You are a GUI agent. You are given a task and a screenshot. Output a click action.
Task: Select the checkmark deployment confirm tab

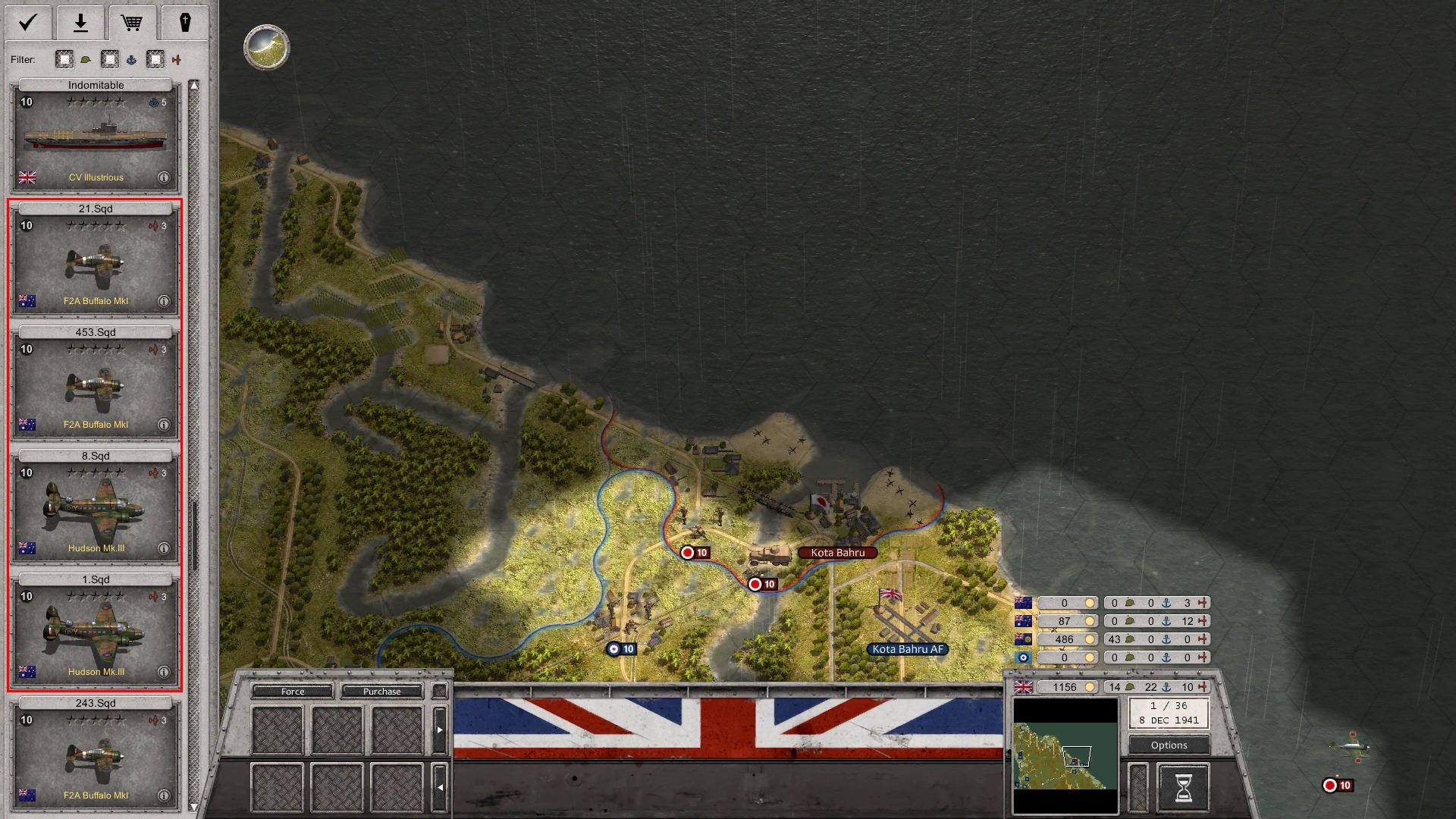coord(27,22)
